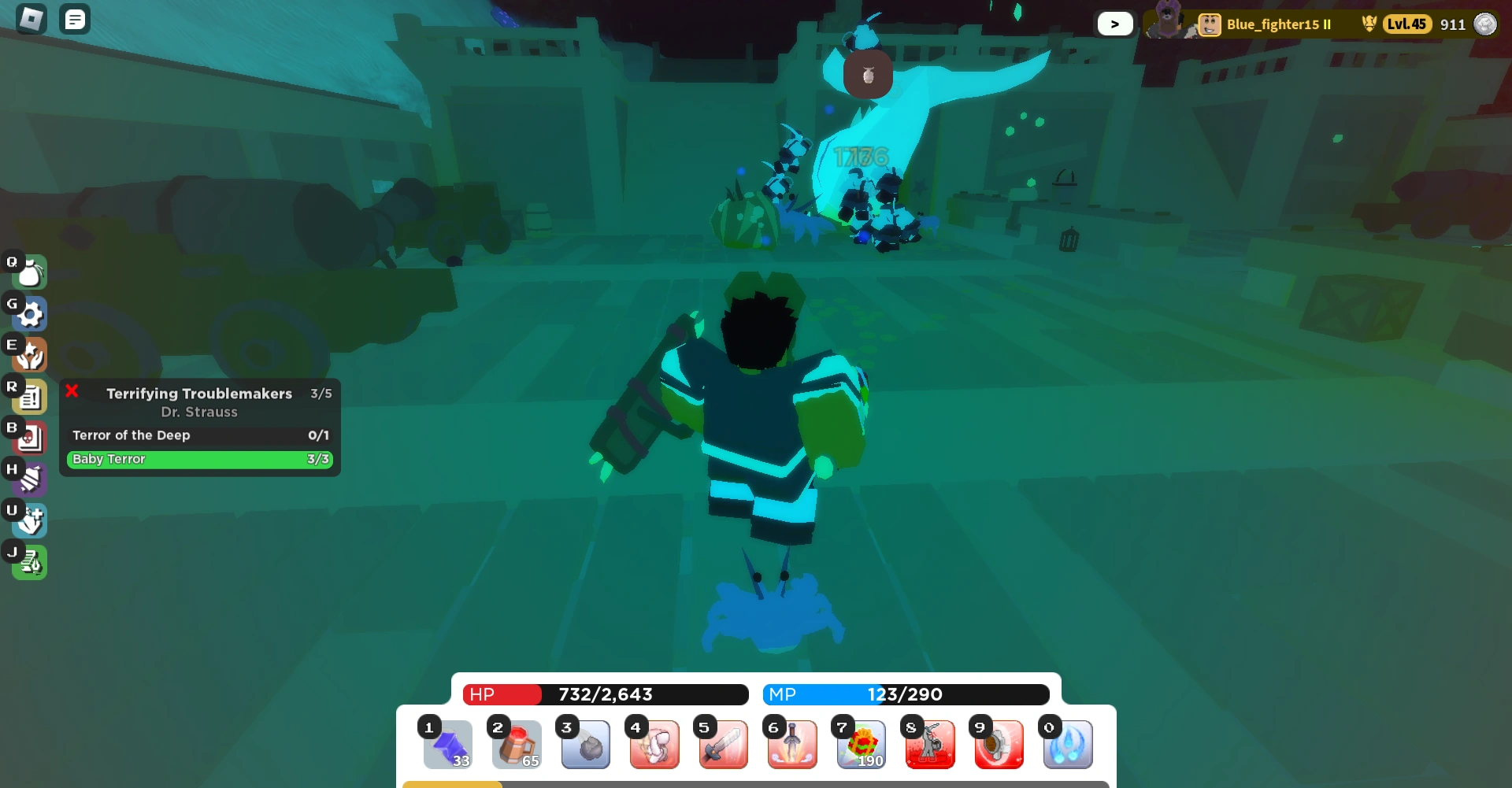Click the bell icon bound to H
The height and width of the screenshot is (788, 1512).
(x=28, y=479)
